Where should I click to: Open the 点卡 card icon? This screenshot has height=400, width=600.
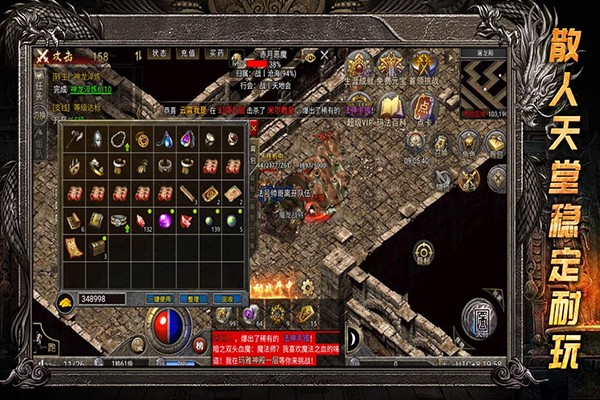click(423, 104)
